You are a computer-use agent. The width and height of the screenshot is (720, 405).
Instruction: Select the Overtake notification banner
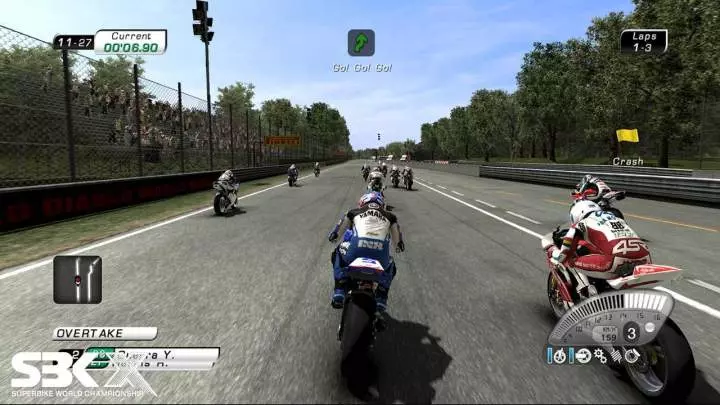[104, 333]
